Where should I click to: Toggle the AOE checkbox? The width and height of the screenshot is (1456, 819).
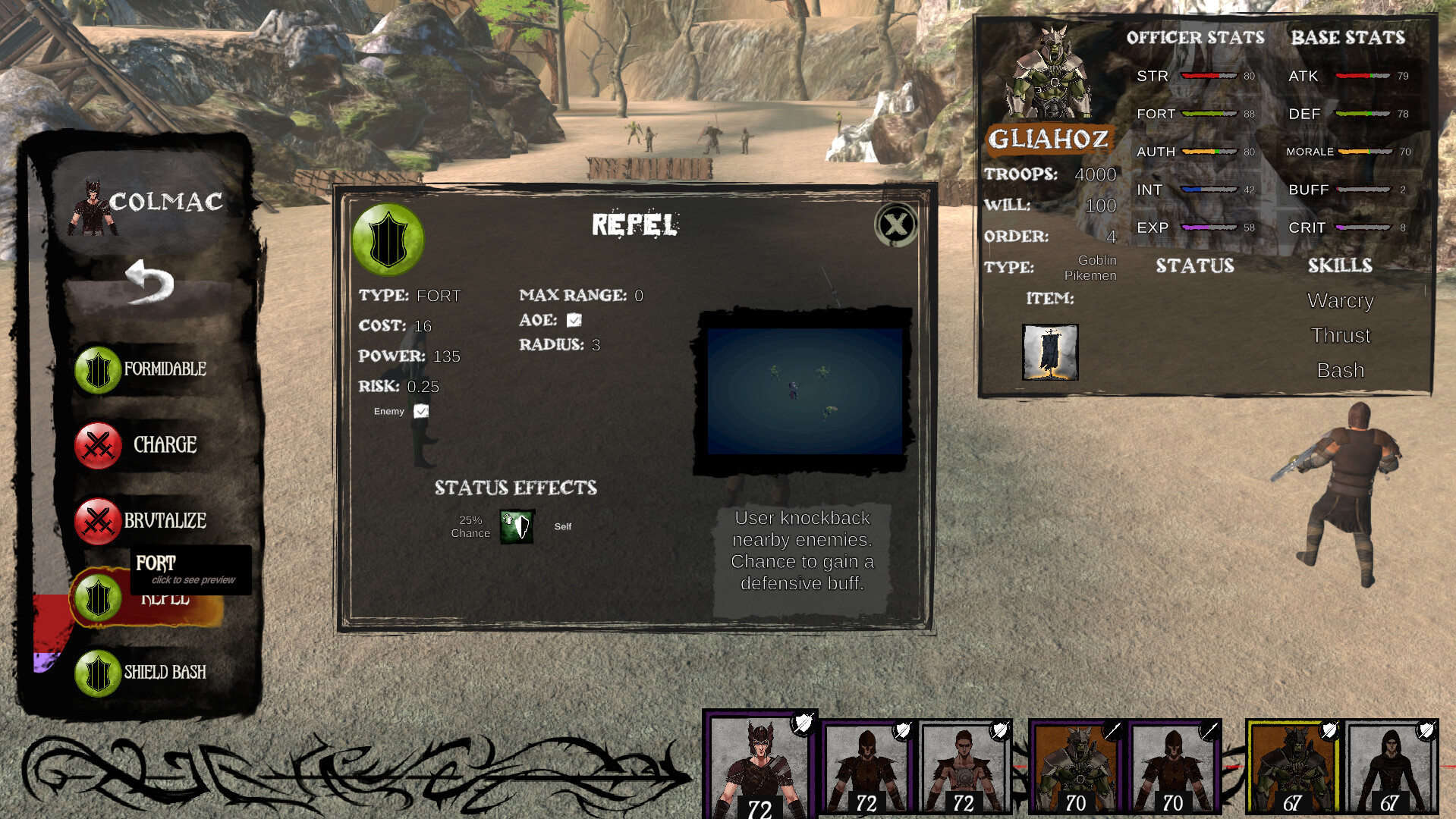(574, 319)
